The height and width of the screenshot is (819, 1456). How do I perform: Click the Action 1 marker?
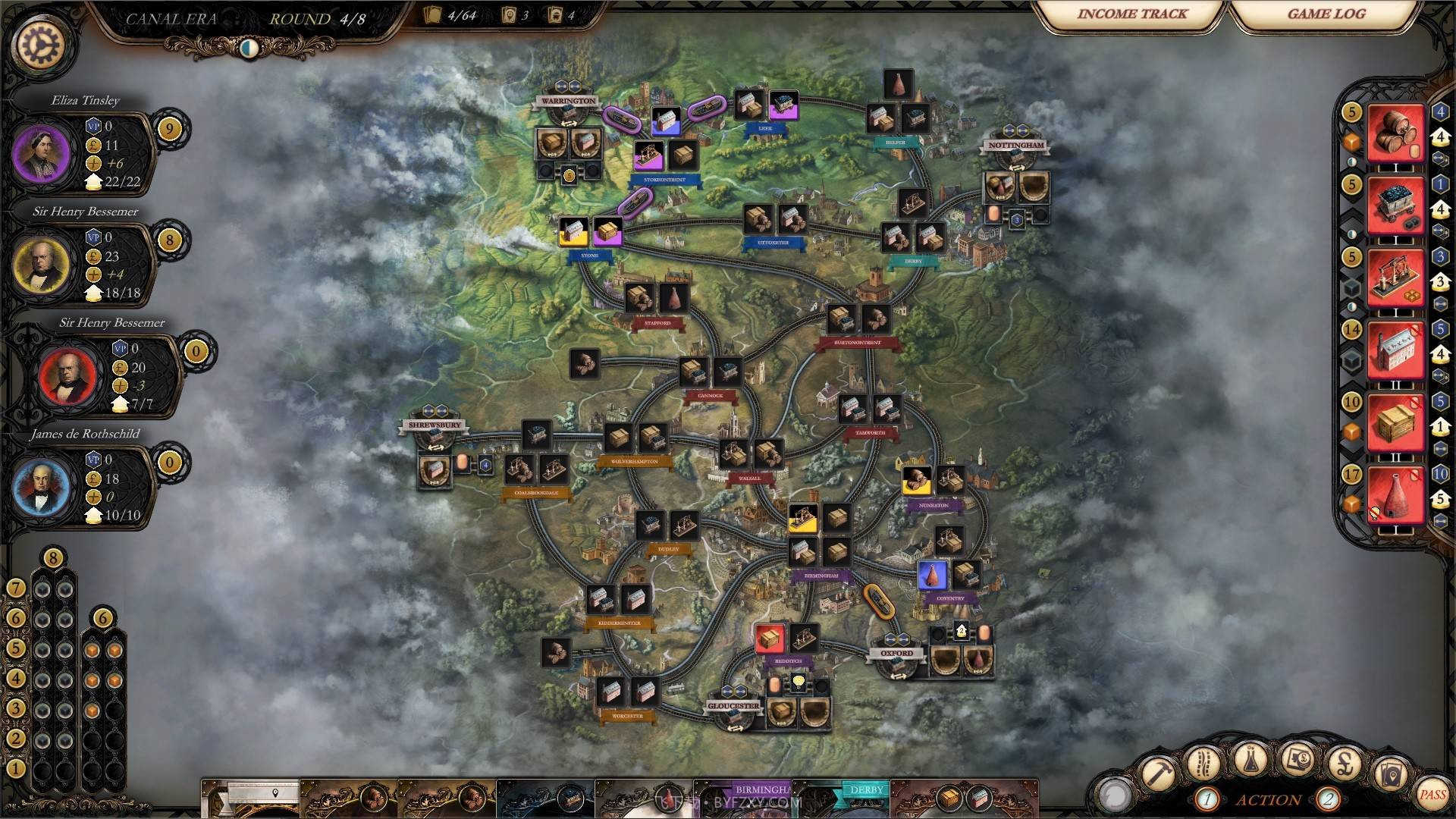pos(1207,798)
